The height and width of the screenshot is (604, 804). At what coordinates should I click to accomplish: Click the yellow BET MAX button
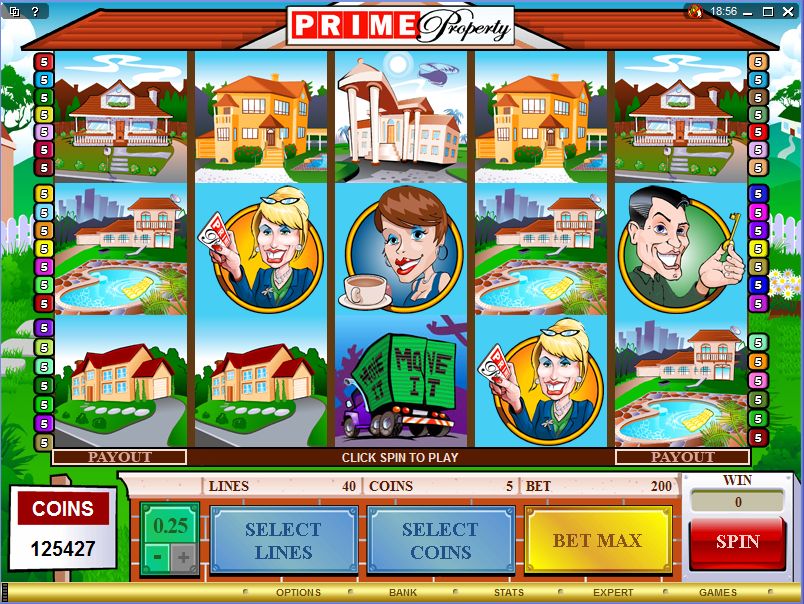coord(598,541)
